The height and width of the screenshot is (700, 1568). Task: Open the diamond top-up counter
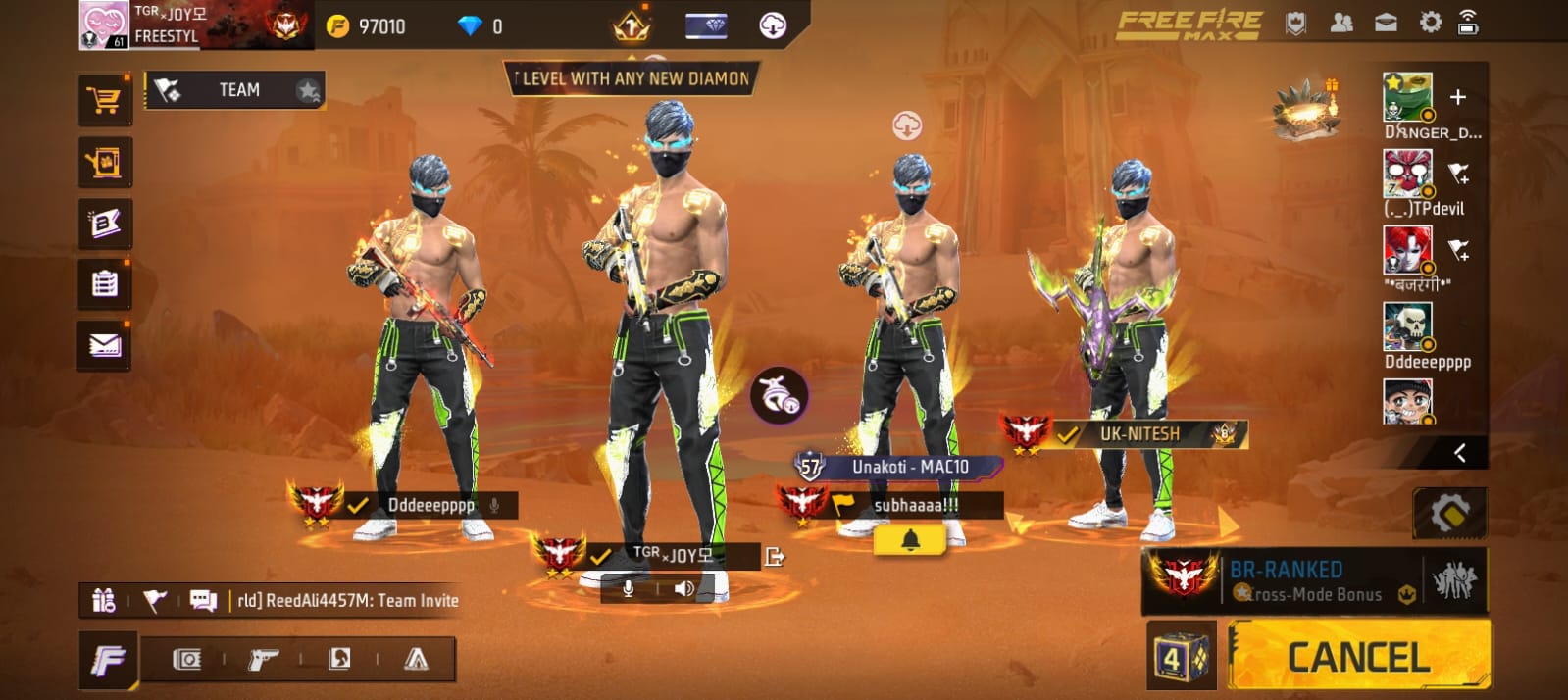[481, 26]
